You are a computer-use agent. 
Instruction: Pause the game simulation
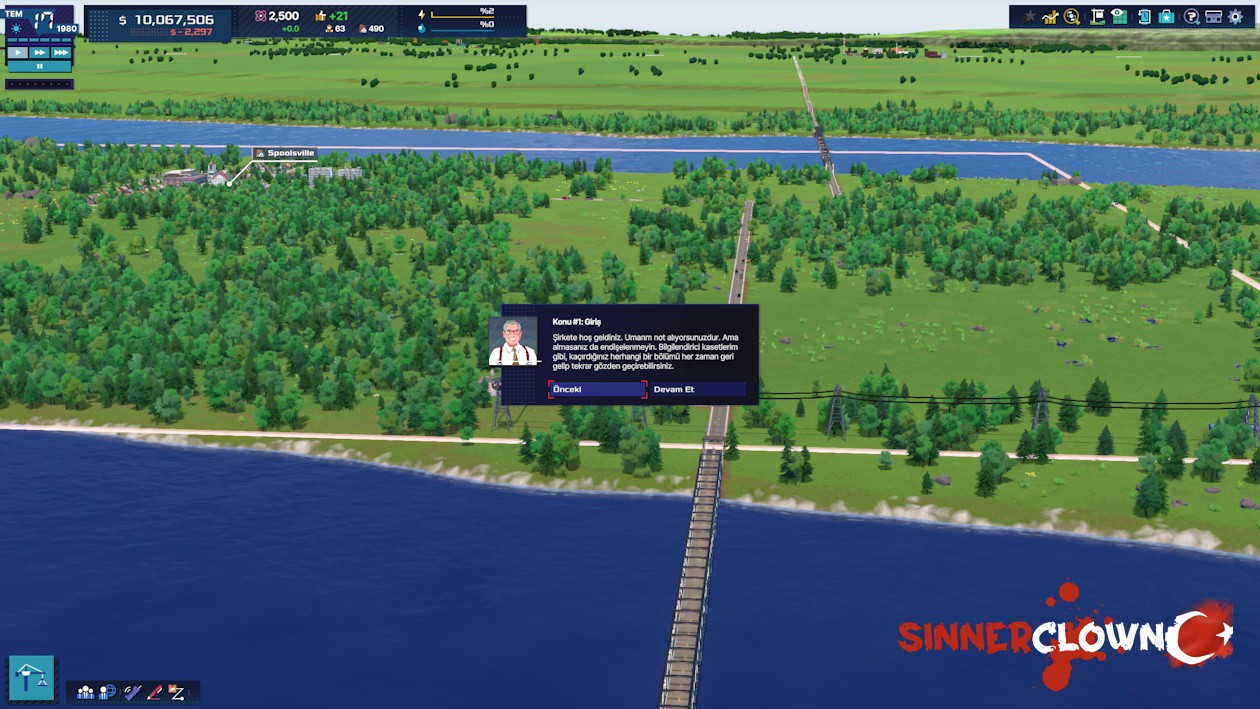tap(40, 66)
